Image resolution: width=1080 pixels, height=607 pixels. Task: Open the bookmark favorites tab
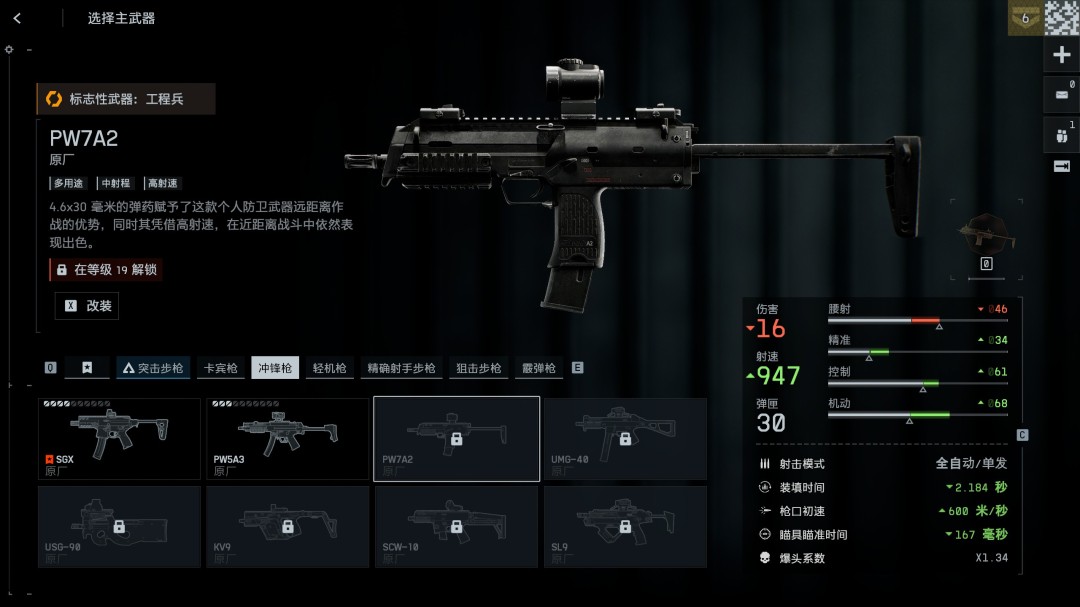click(87, 368)
